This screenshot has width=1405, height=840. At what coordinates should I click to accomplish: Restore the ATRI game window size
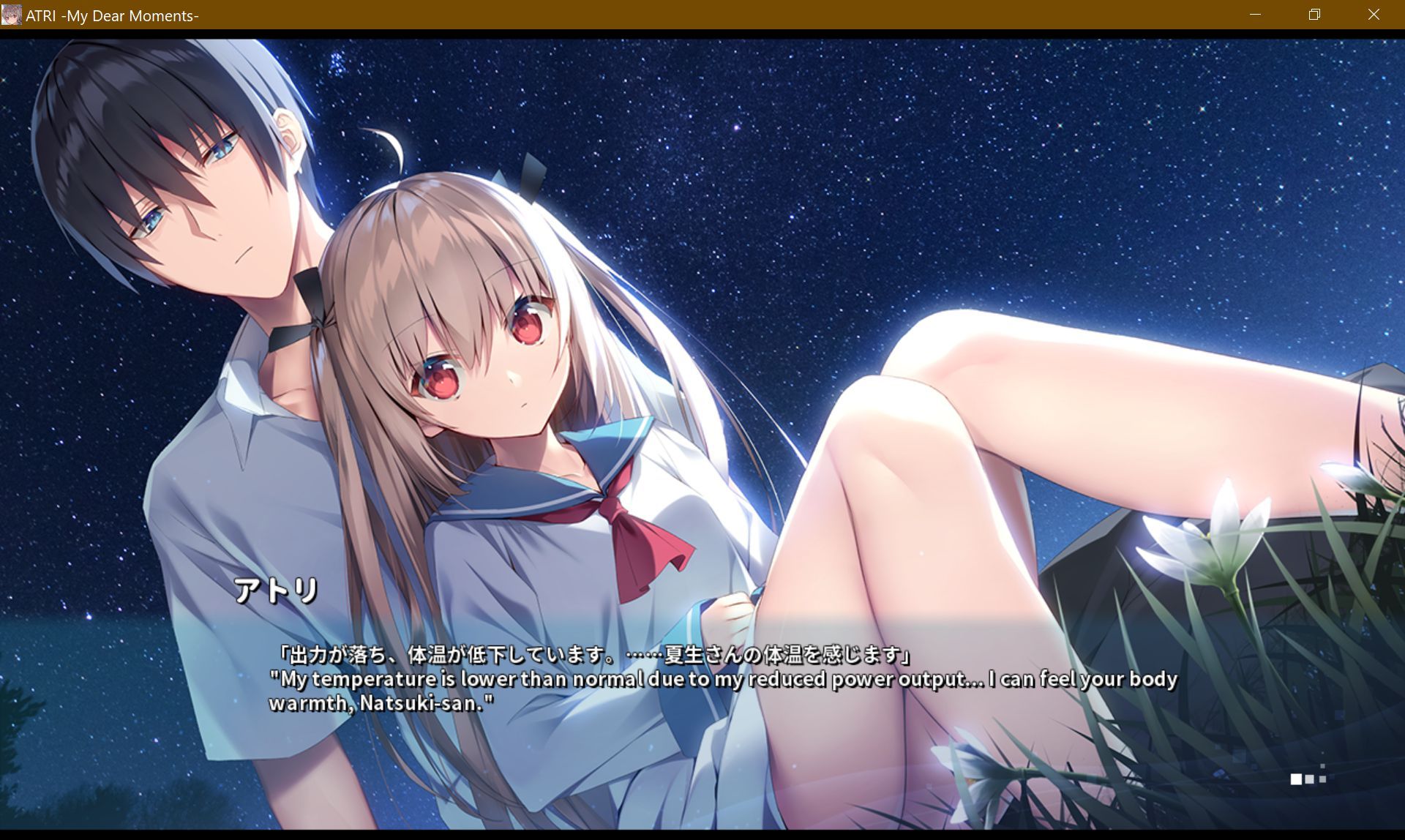(x=1314, y=15)
